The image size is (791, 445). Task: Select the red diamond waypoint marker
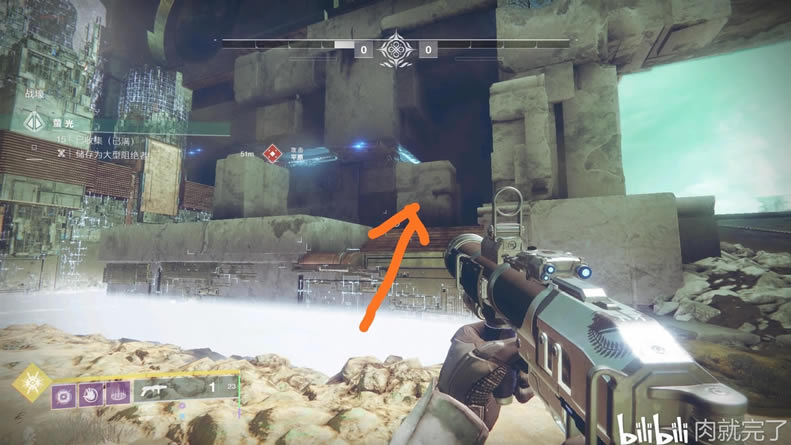pos(270,154)
